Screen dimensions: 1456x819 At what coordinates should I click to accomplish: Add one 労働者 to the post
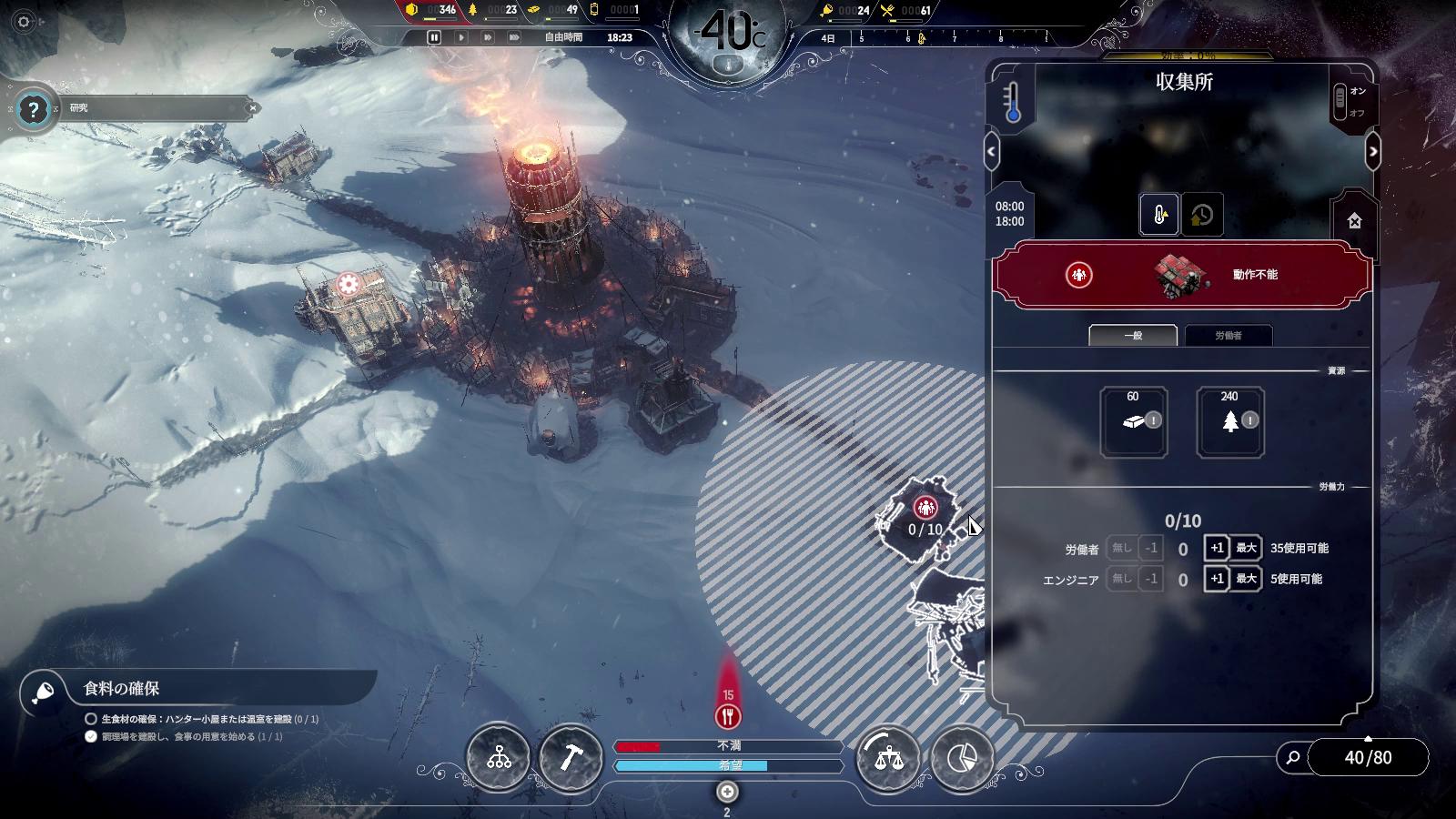tap(1217, 548)
